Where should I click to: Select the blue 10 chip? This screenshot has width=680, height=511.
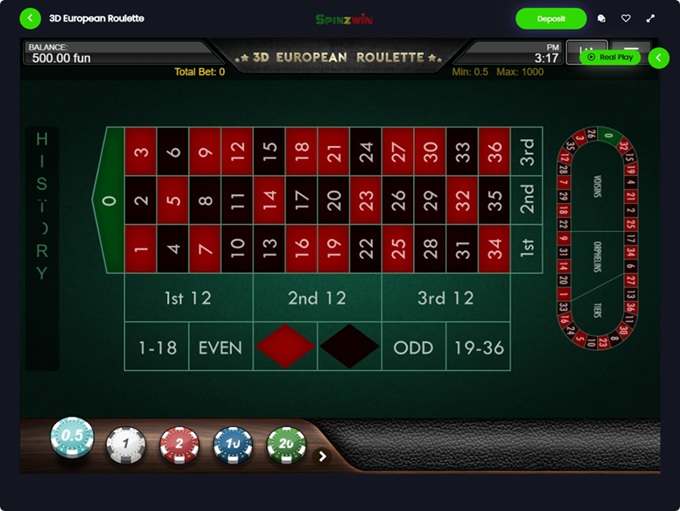pos(232,444)
